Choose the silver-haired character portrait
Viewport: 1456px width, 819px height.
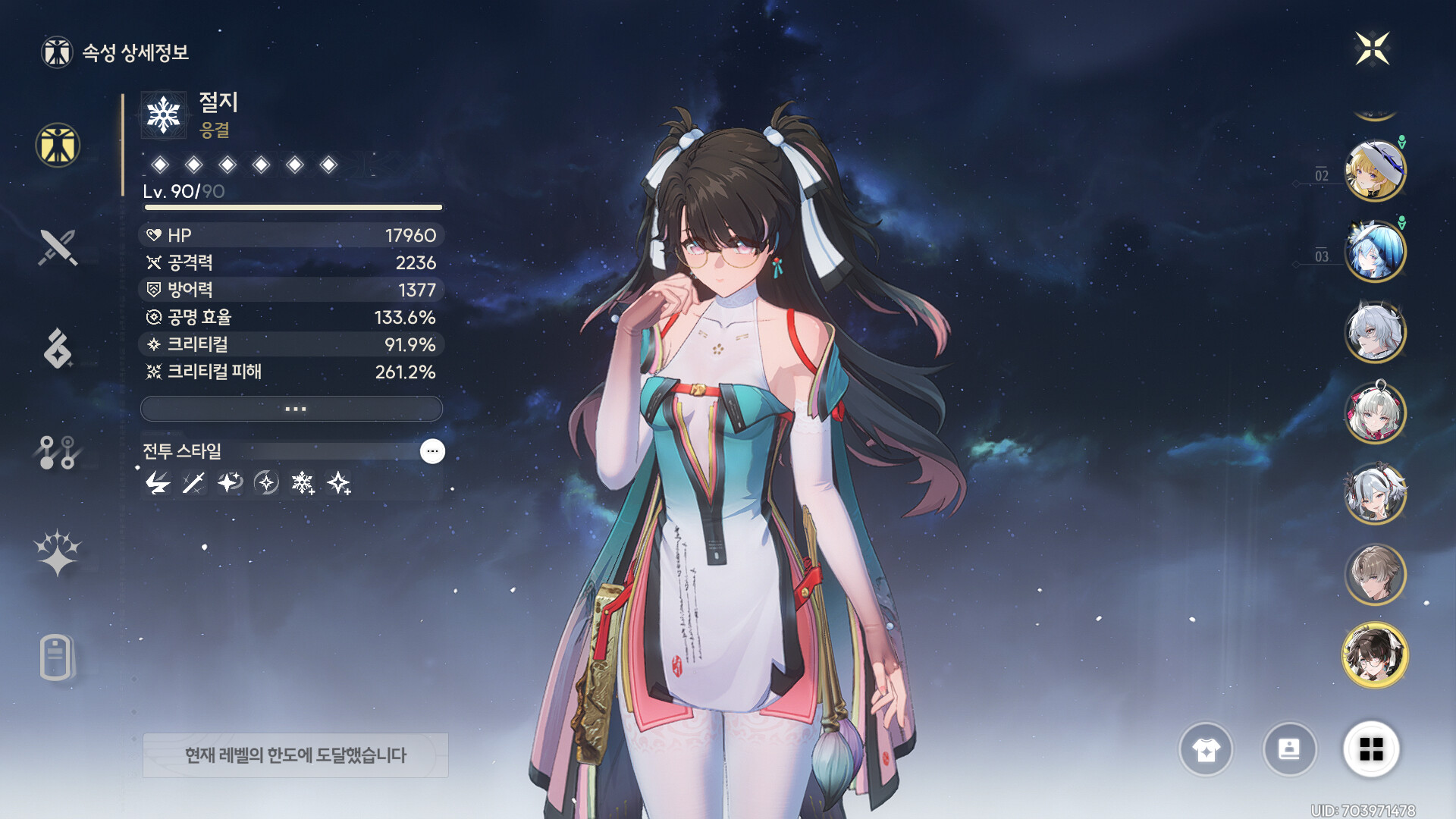click(x=1374, y=332)
